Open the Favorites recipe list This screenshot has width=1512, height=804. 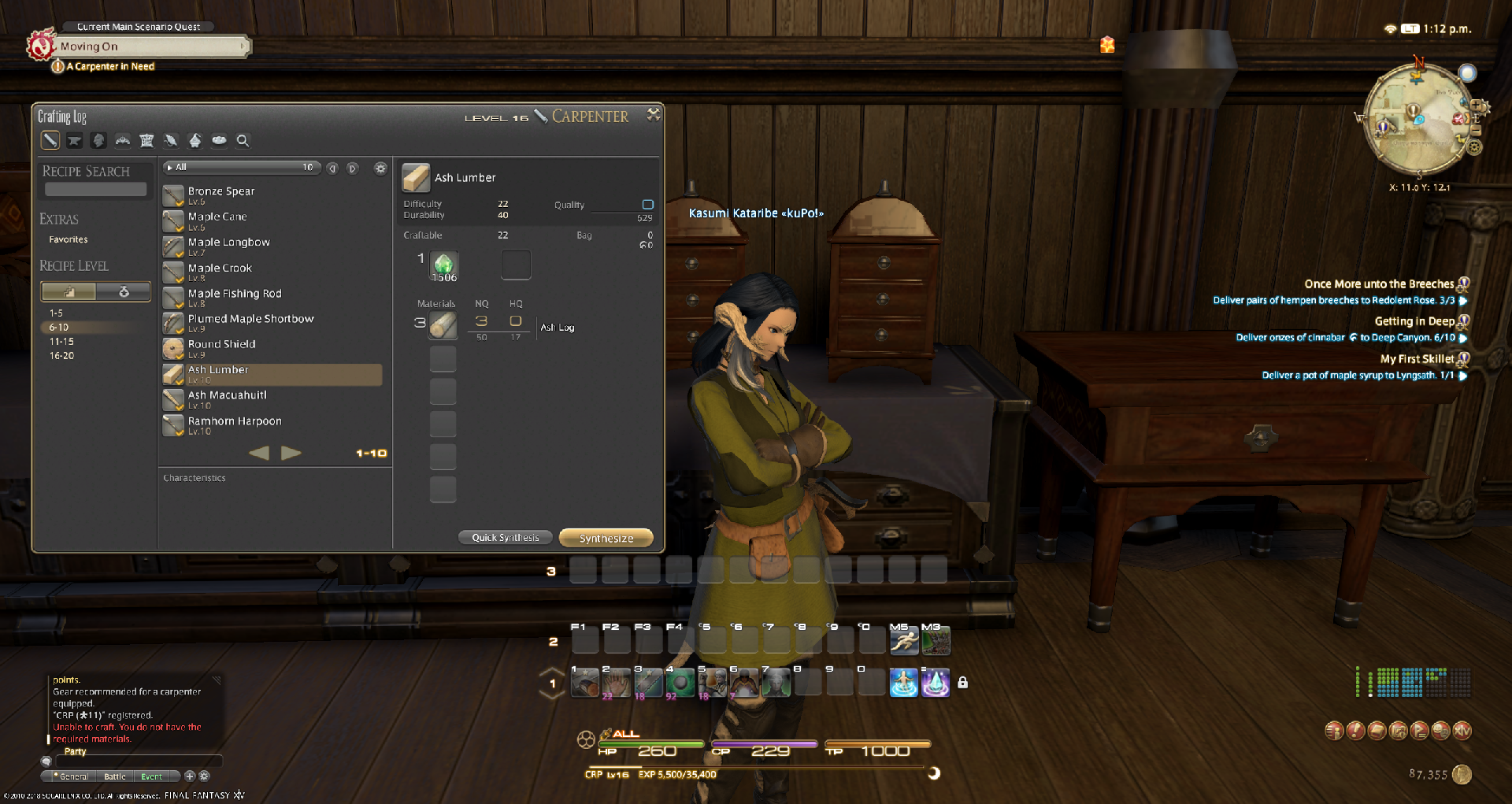(x=69, y=239)
